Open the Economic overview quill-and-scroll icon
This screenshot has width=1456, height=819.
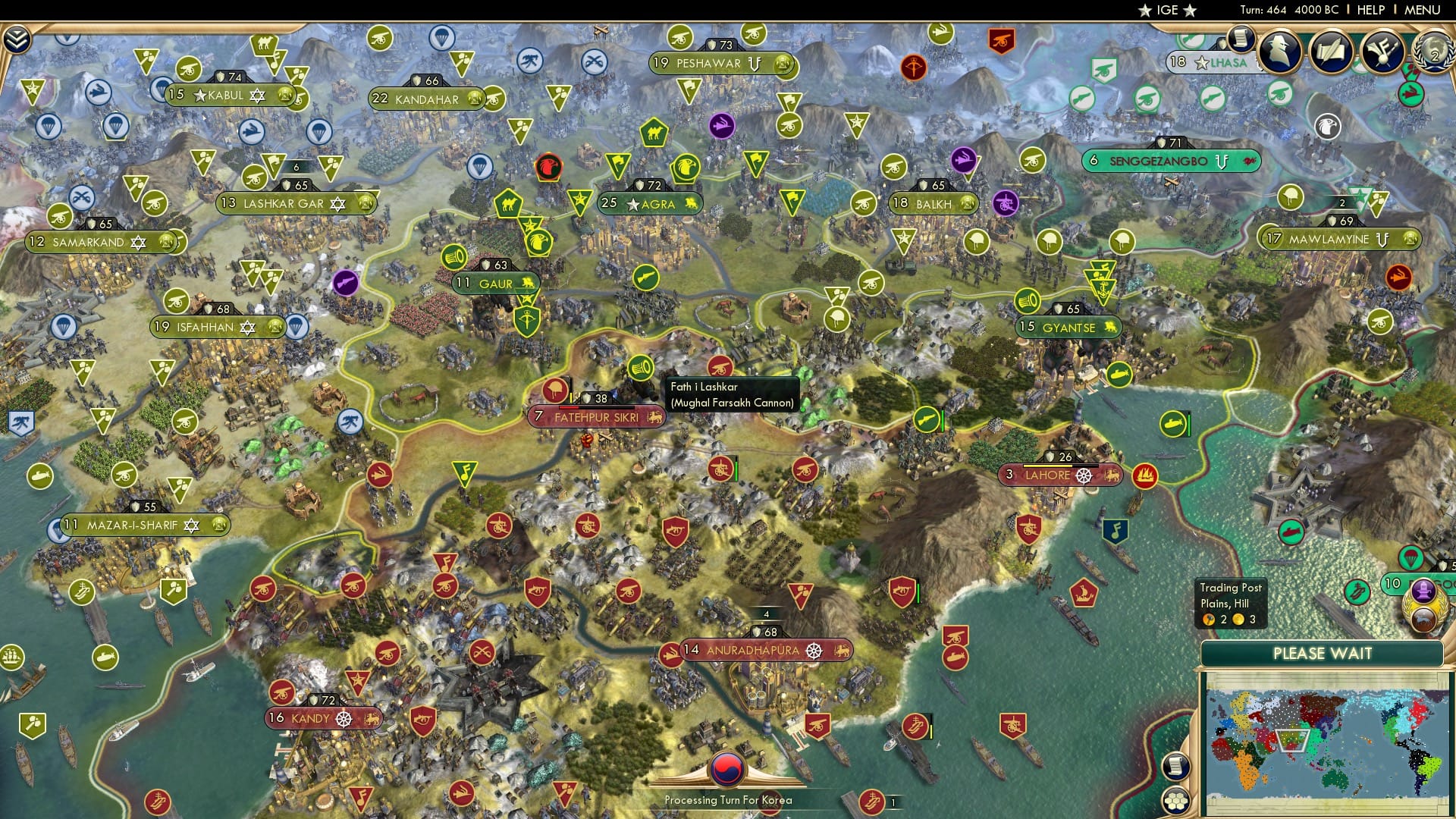click(x=1332, y=52)
